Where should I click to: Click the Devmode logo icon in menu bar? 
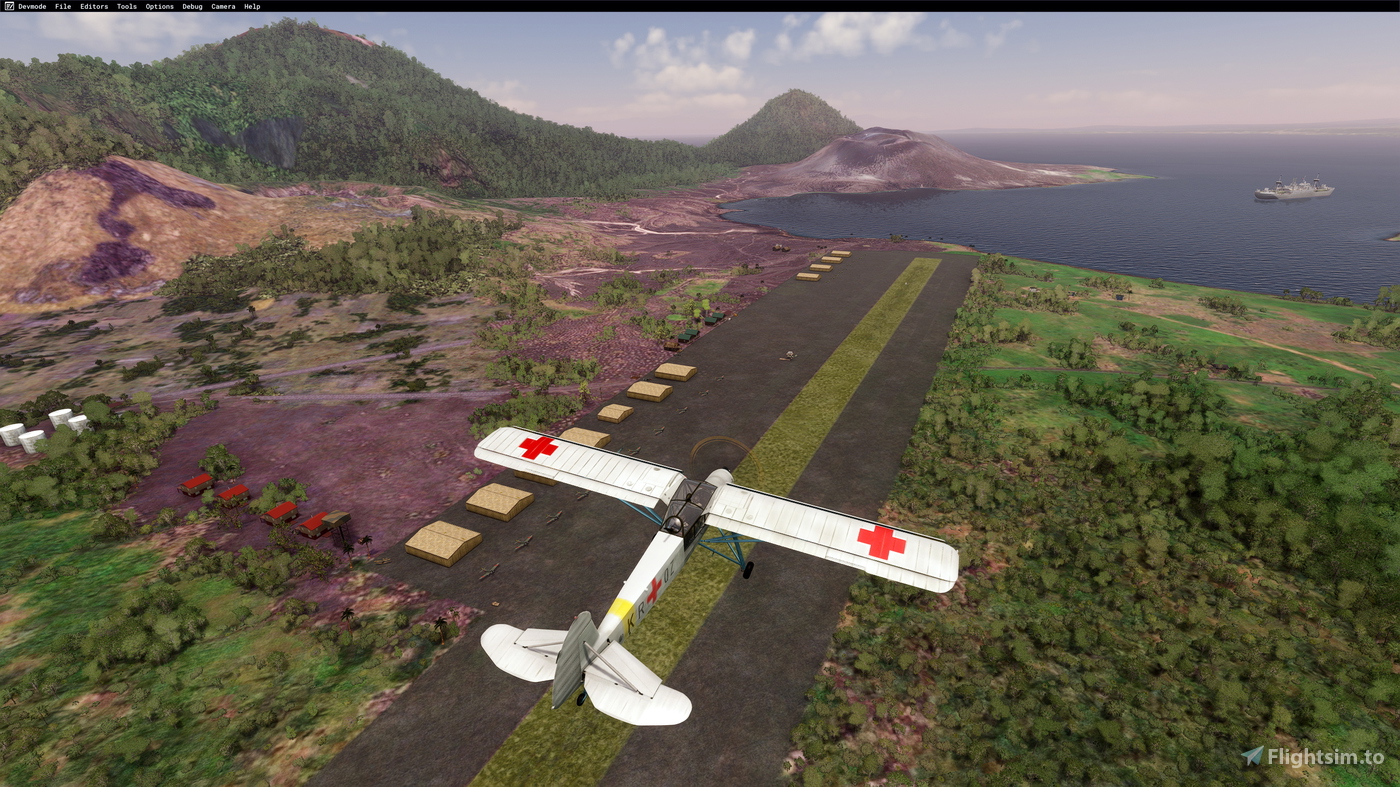click(x=7, y=5)
